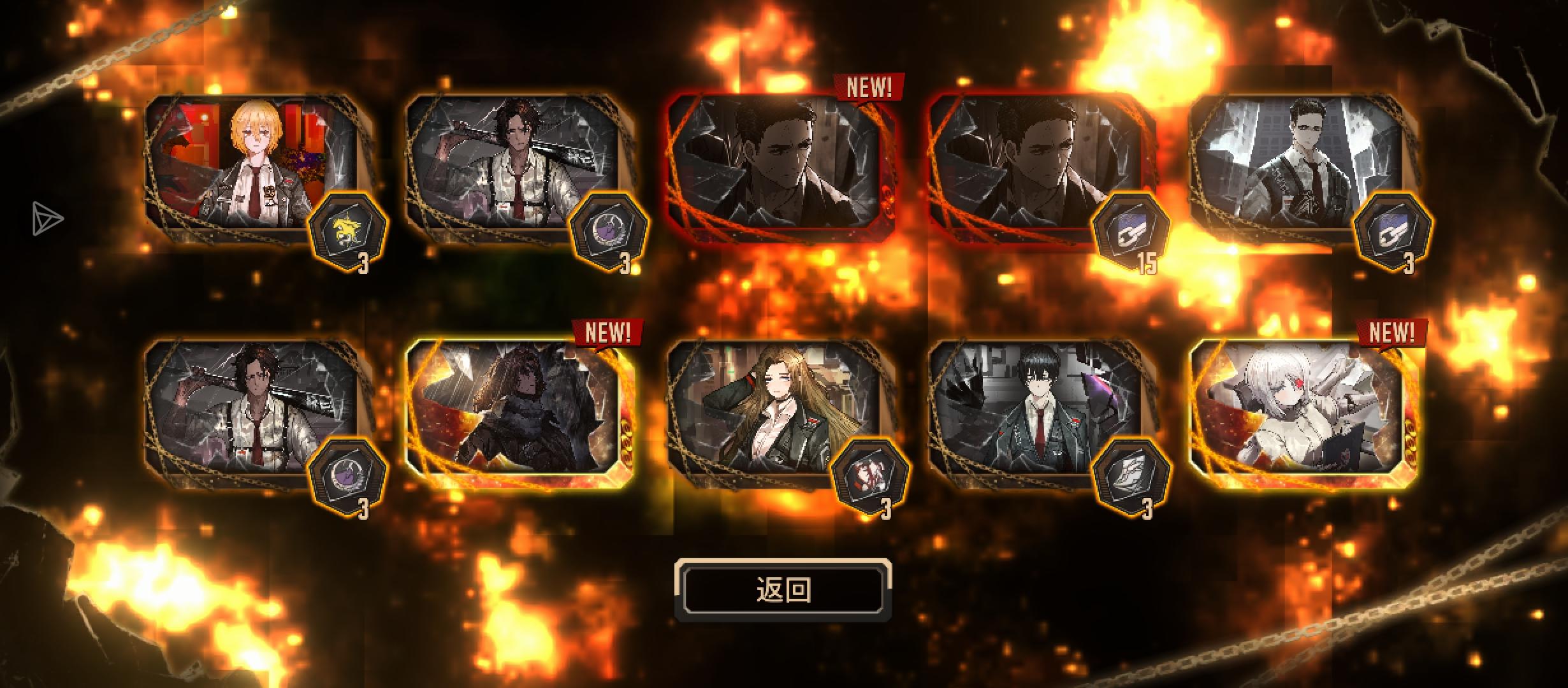Select the blue clip badge showing count 15
The image size is (1568, 688).
click(x=1132, y=231)
